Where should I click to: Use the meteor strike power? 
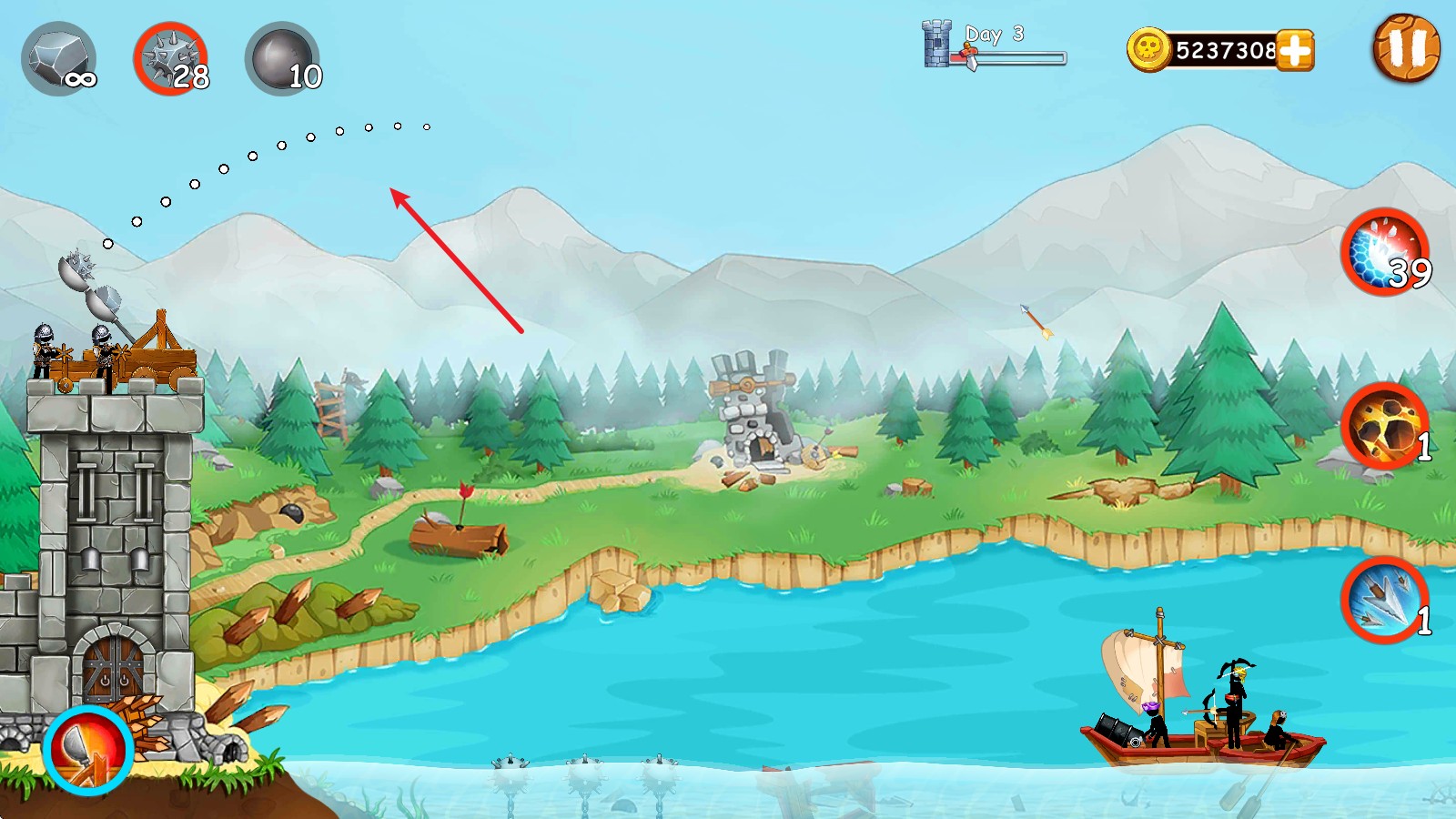tap(1385, 426)
